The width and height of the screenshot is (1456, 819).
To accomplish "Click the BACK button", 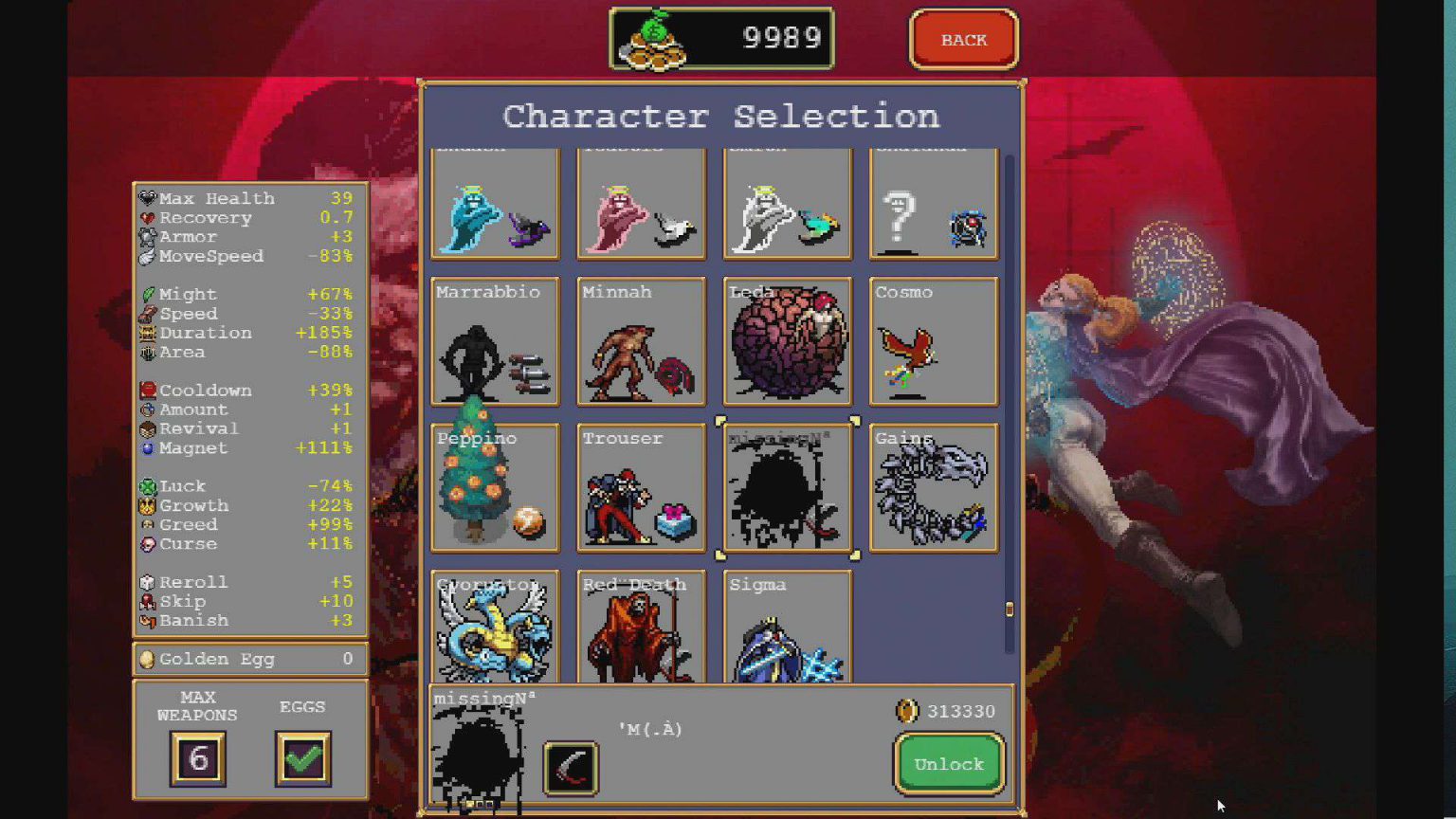I will click(x=963, y=39).
